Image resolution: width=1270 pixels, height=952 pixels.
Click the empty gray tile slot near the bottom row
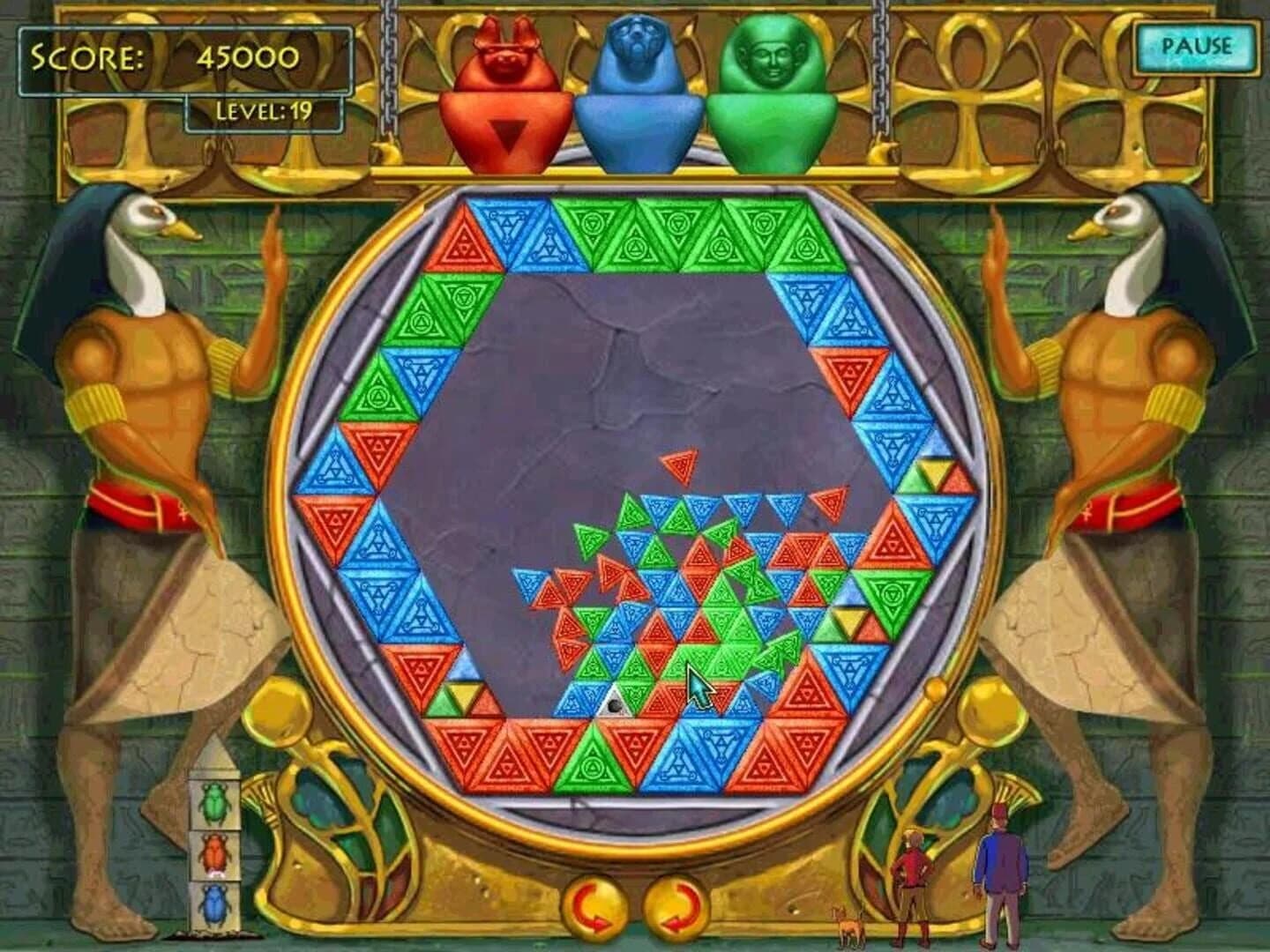(x=615, y=705)
